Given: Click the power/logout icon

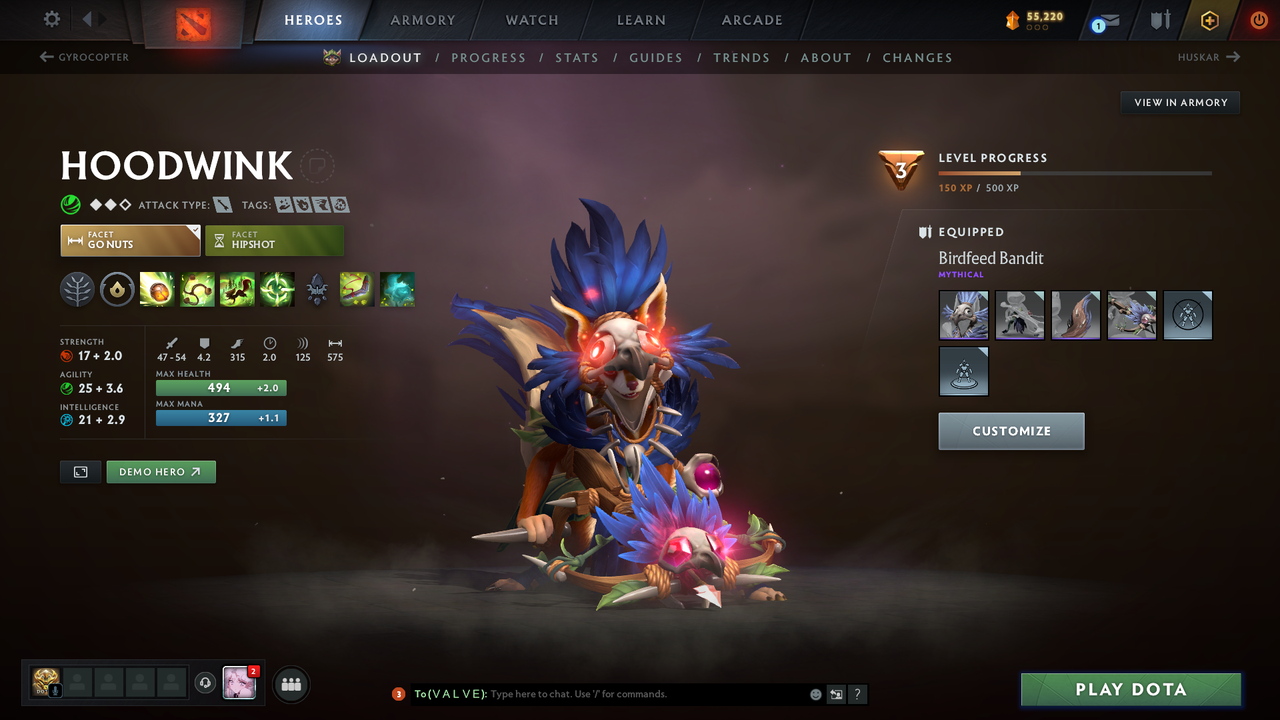Looking at the screenshot, I should coord(1259,20).
